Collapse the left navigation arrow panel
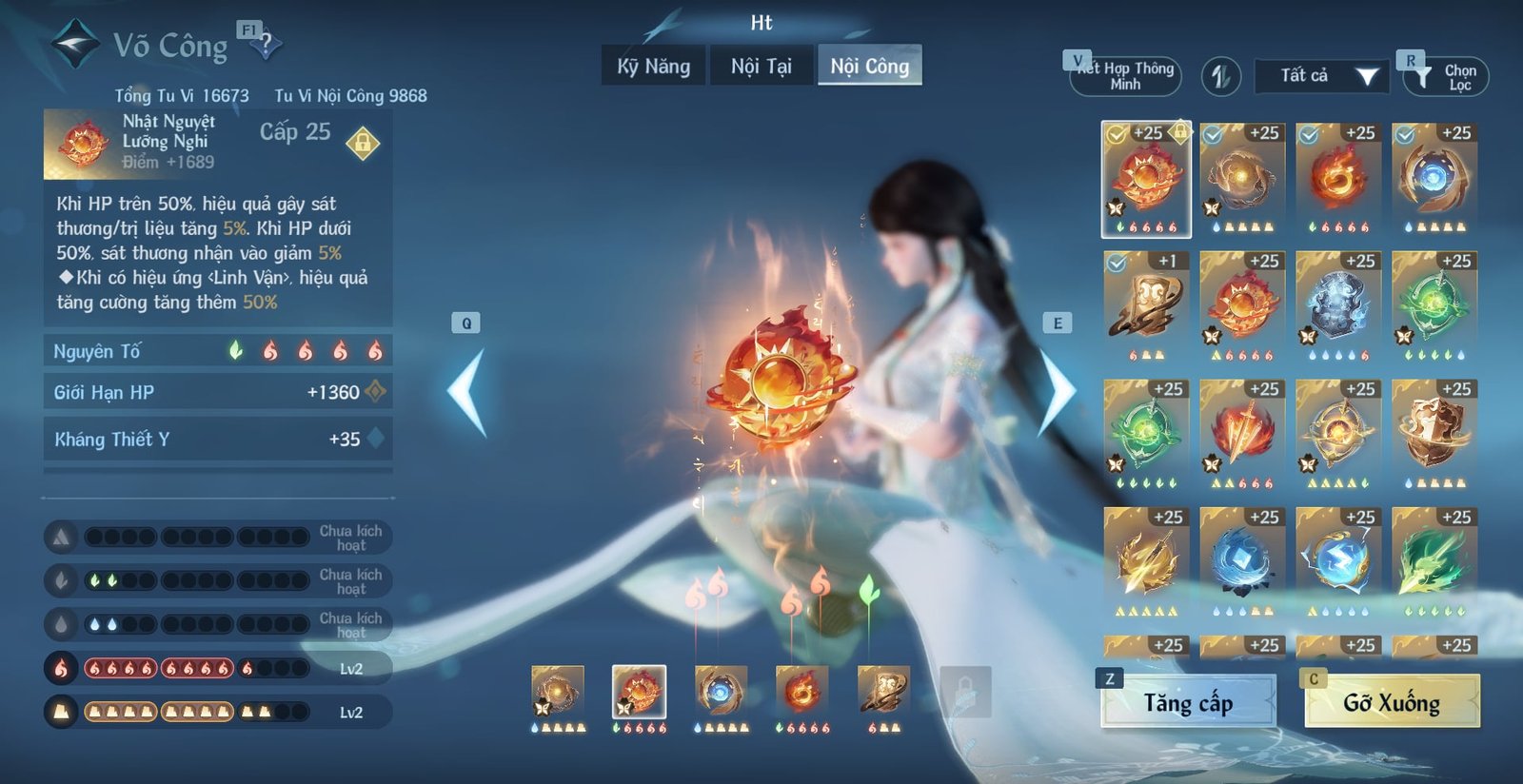This screenshot has height=784, width=1523. (x=467, y=387)
